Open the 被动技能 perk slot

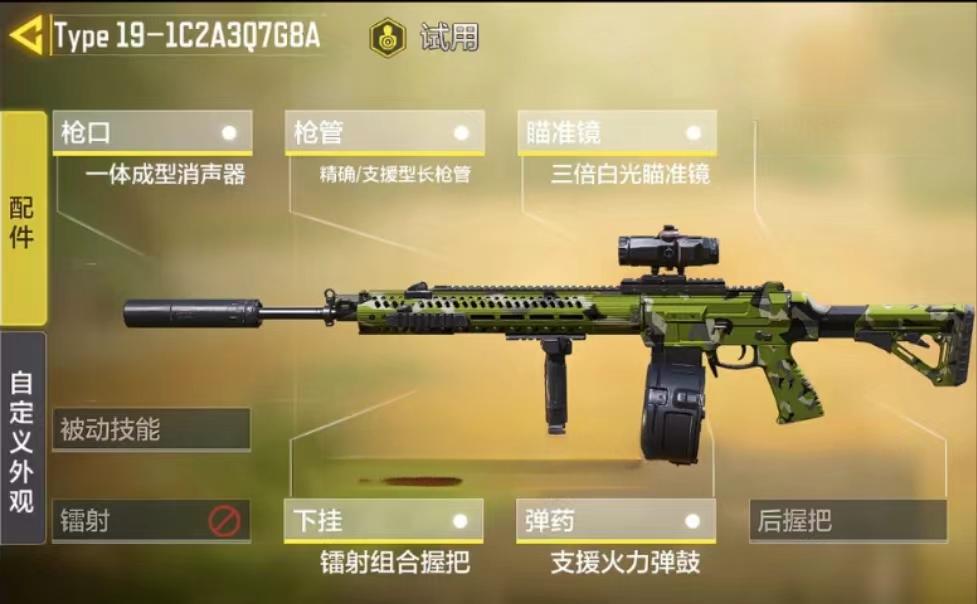pyautogui.click(x=151, y=430)
